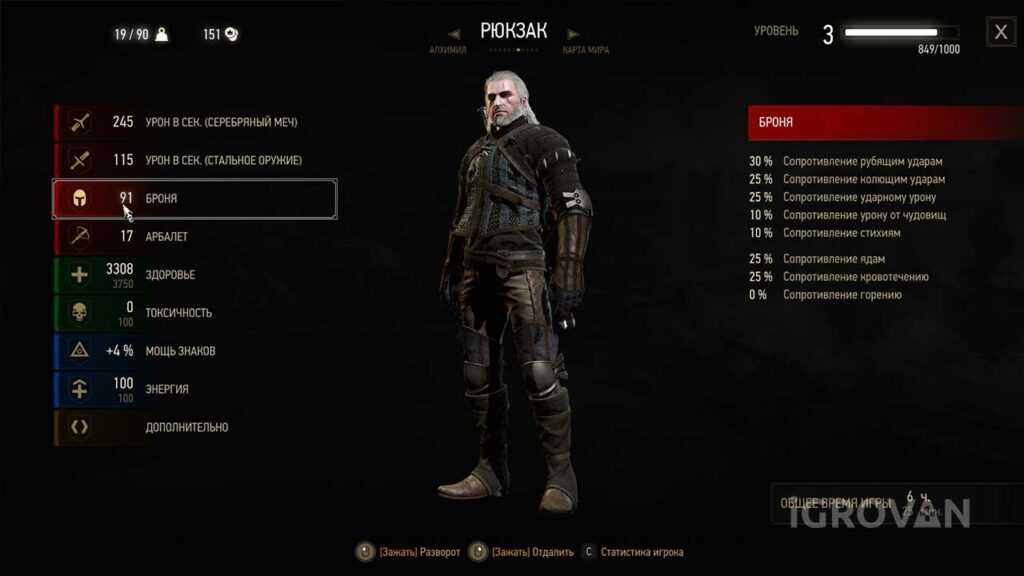Open the Дополнительно additional stats row
The width and height of the screenshot is (1024, 576).
pos(195,427)
